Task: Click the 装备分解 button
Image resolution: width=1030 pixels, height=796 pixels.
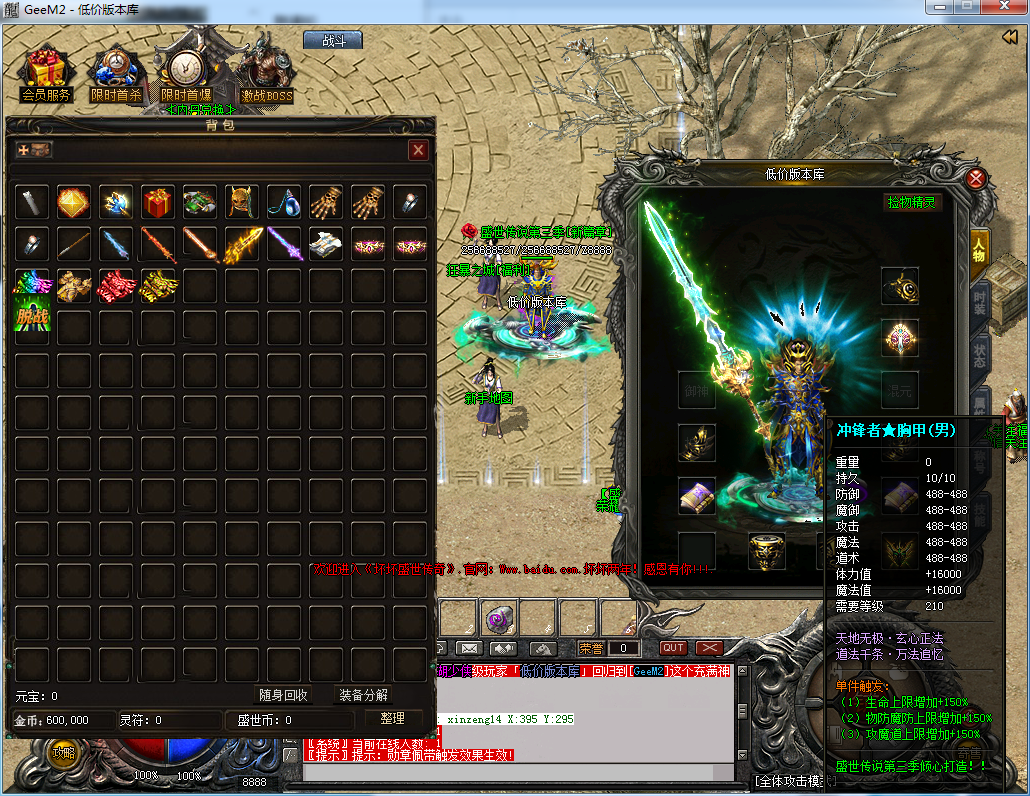Action: (363, 695)
